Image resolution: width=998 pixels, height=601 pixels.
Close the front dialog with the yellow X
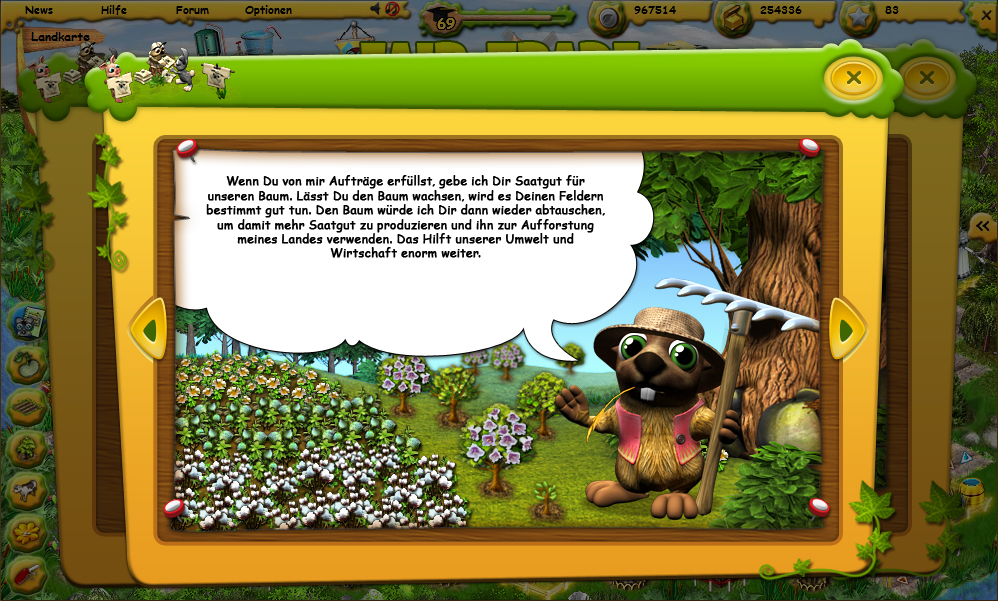pyautogui.click(x=853, y=77)
